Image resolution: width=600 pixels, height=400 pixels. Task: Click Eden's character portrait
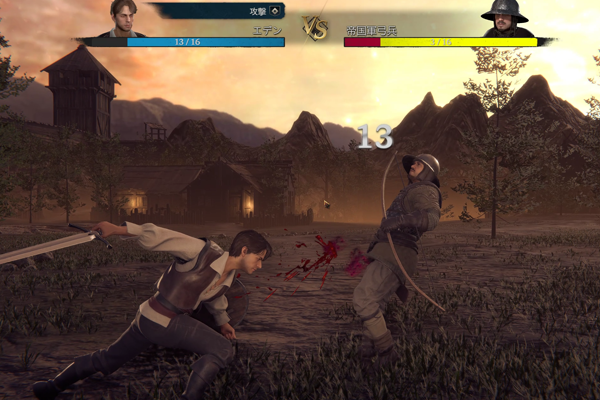124,18
